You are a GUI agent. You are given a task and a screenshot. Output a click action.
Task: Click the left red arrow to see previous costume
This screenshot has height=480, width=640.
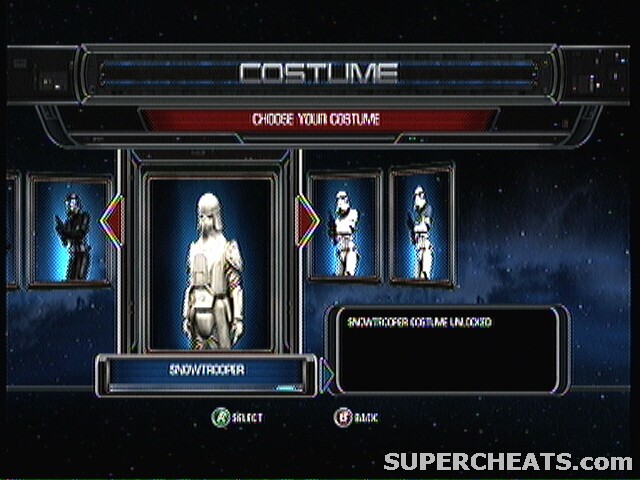click(111, 222)
